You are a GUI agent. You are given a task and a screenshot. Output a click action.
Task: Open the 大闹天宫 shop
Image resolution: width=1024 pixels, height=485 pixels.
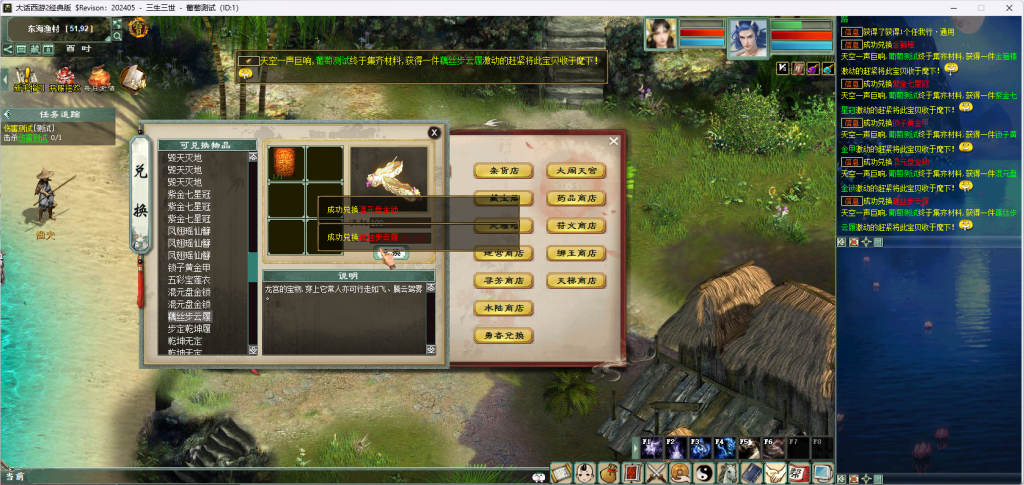pos(576,171)
